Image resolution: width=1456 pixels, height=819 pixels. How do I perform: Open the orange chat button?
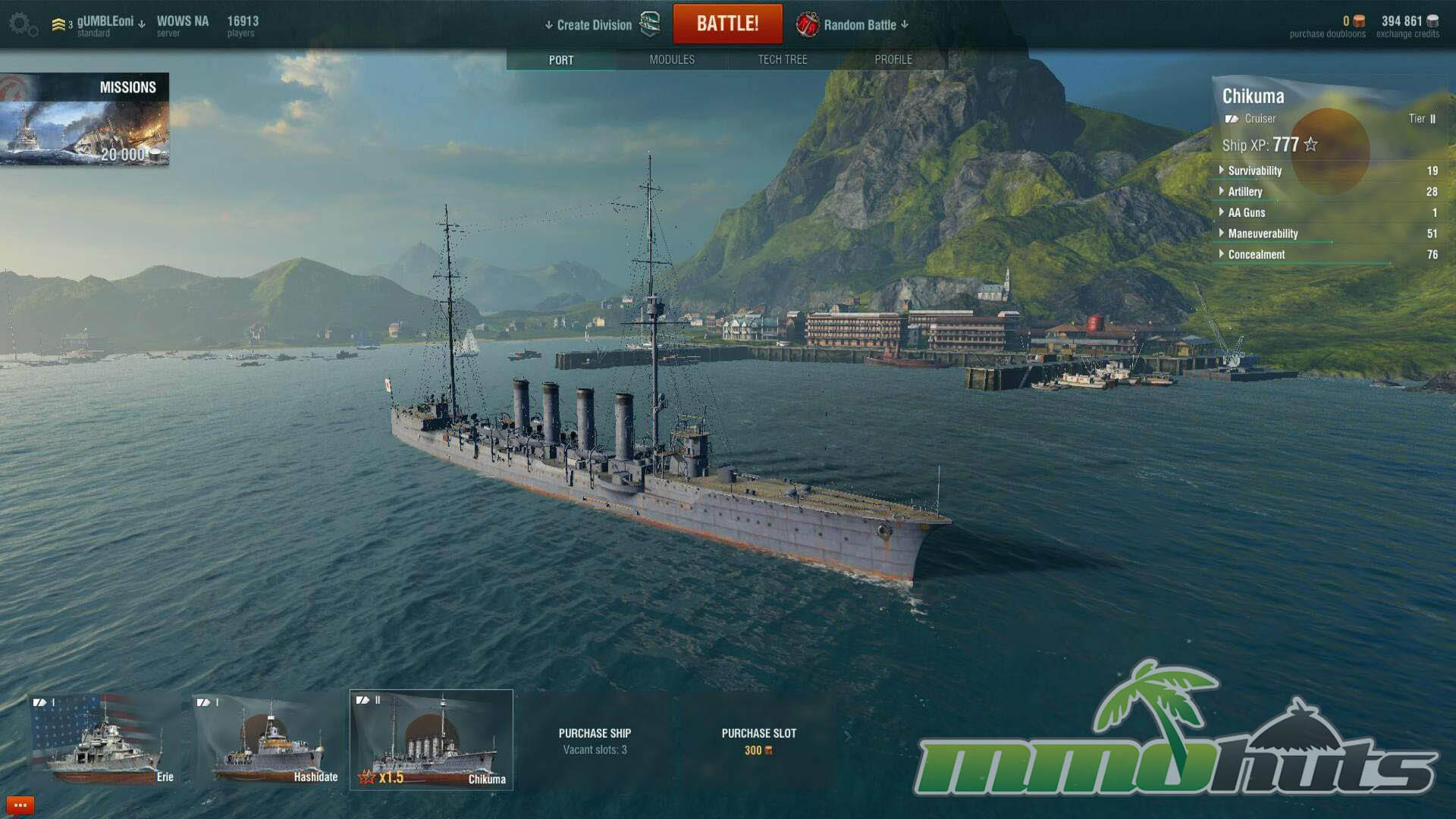point(20,805)
